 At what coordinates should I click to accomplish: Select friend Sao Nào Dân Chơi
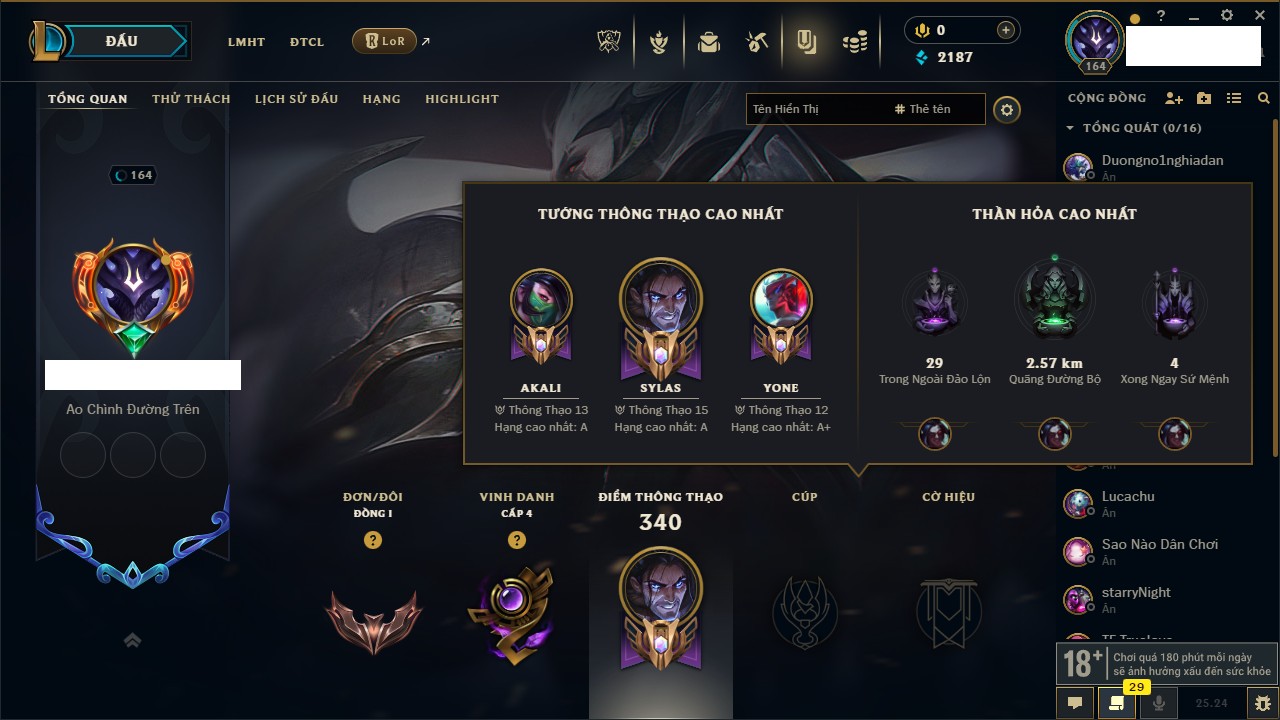pos(1159,545)
